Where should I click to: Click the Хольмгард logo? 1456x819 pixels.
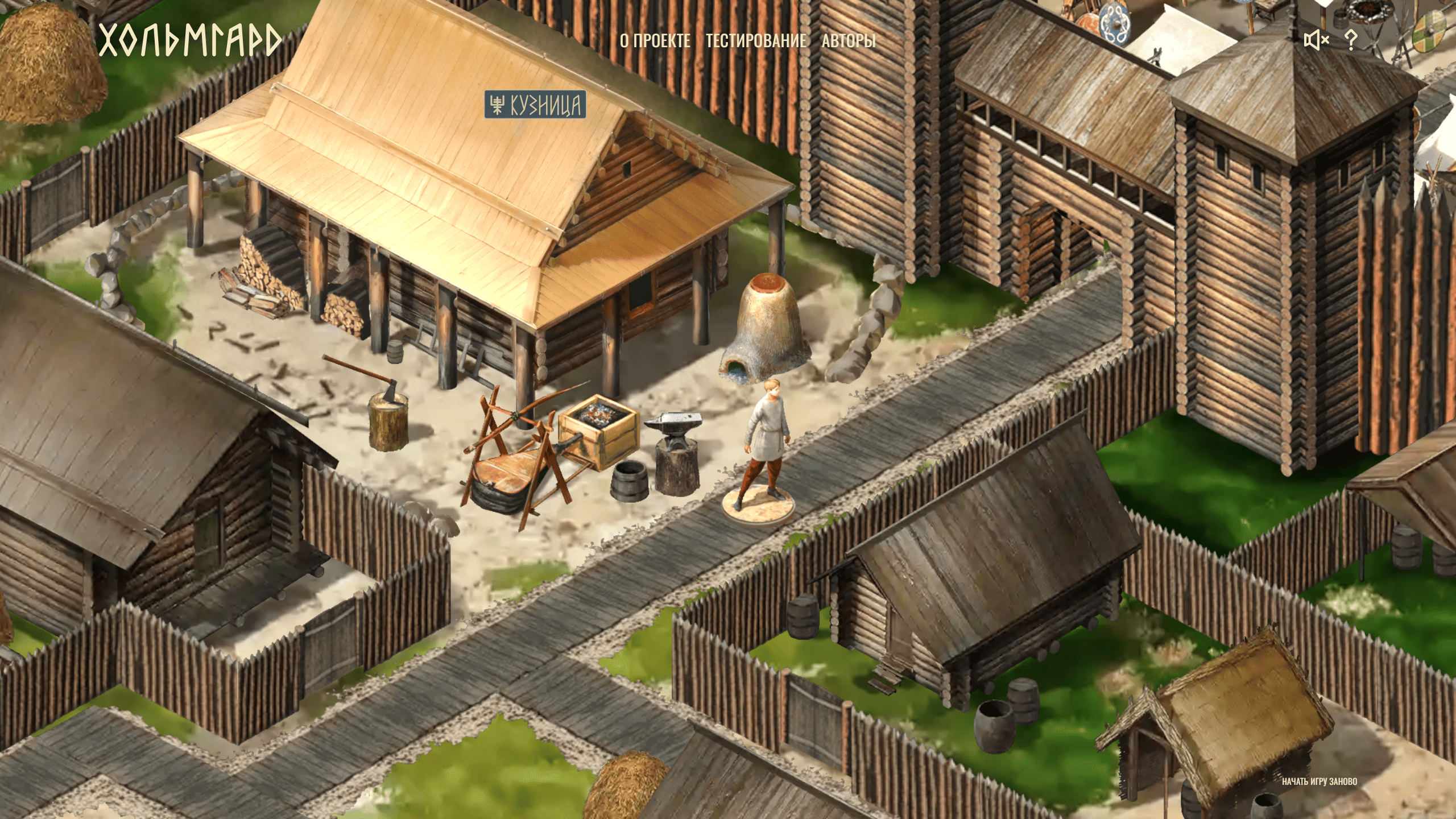[190, 40]
